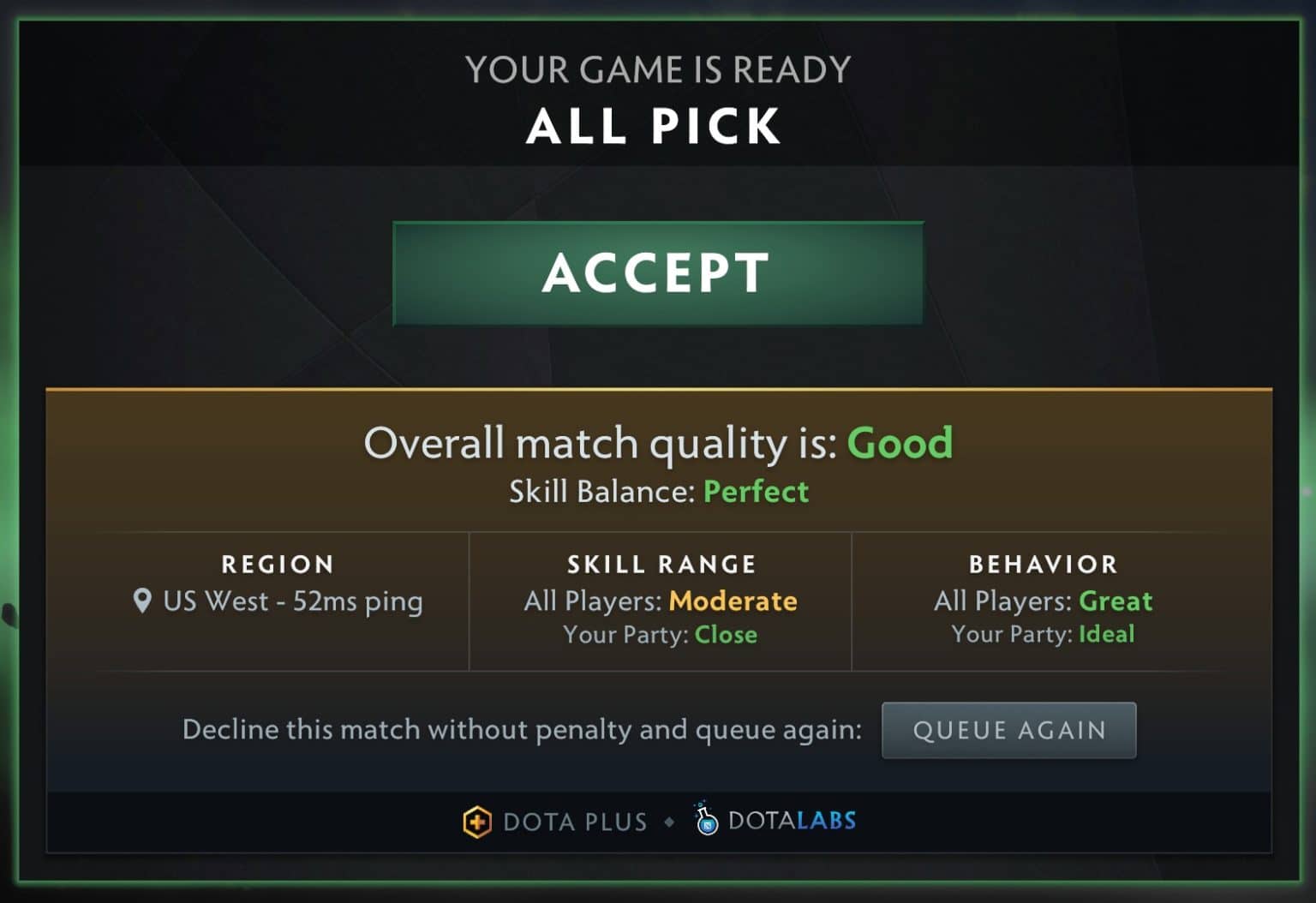Image resolution: width=1316 pixels, height=903 pixels.
Task: Click Queue Again to decline without penalty
Action: click(1009, 730)
